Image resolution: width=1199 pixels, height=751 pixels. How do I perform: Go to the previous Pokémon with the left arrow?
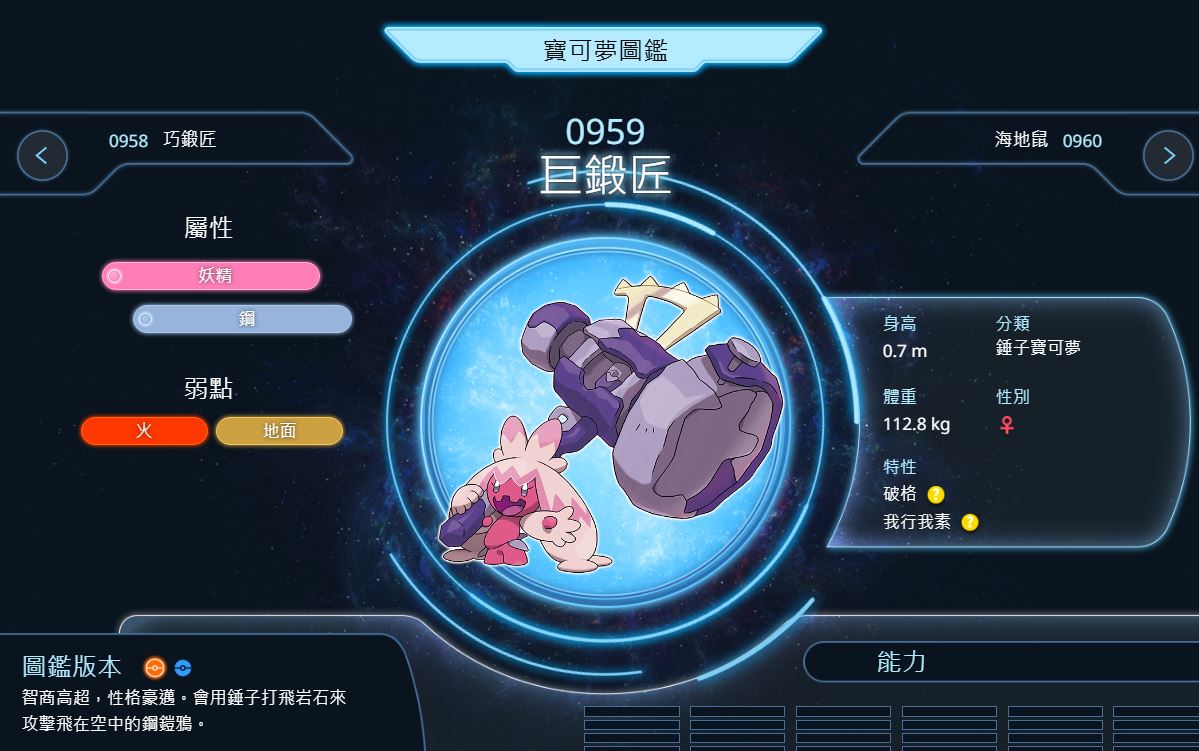(x=42, y=155)
